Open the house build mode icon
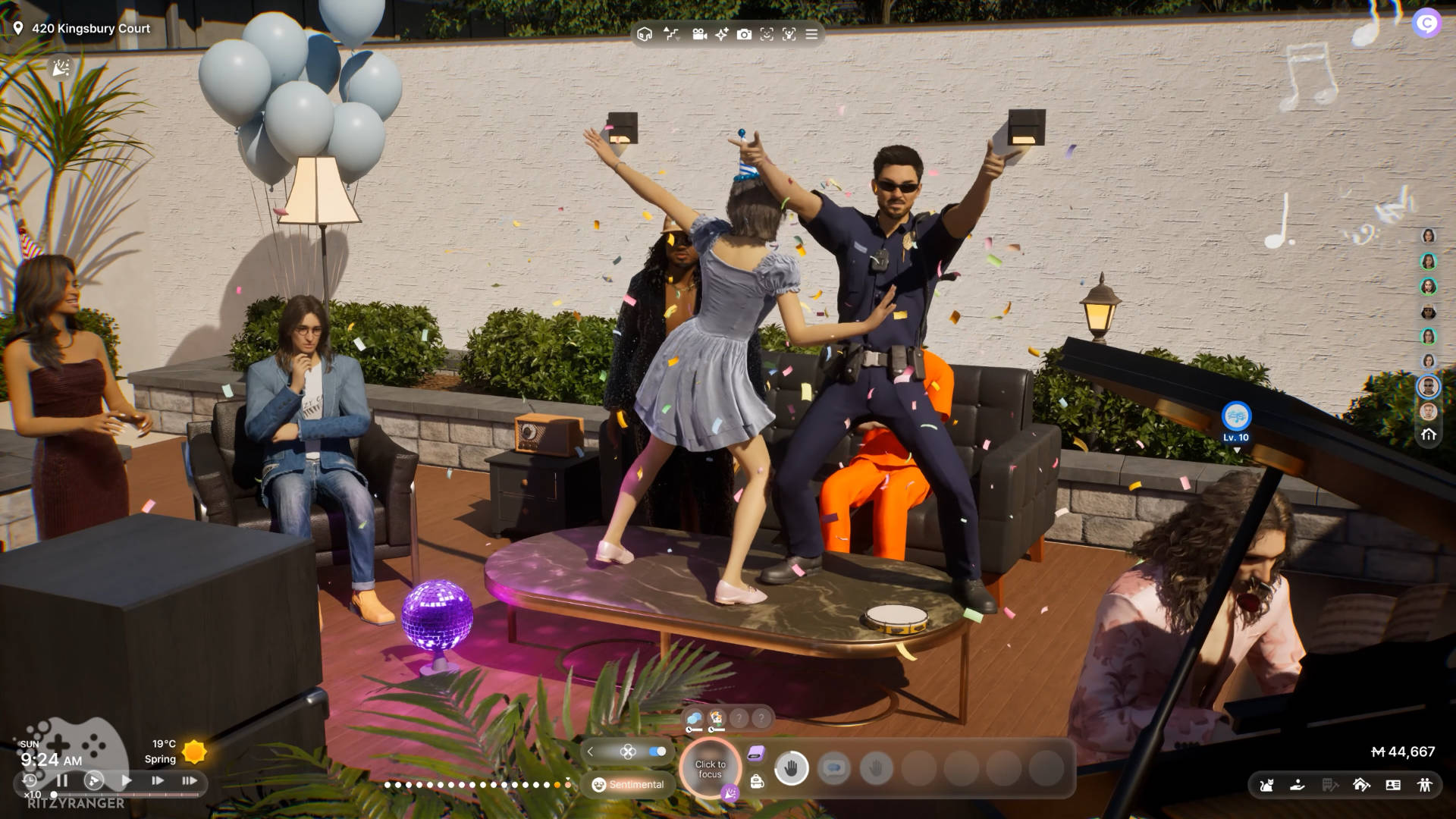Viewport: 1456px width, 819px height. click(1361, 785)
